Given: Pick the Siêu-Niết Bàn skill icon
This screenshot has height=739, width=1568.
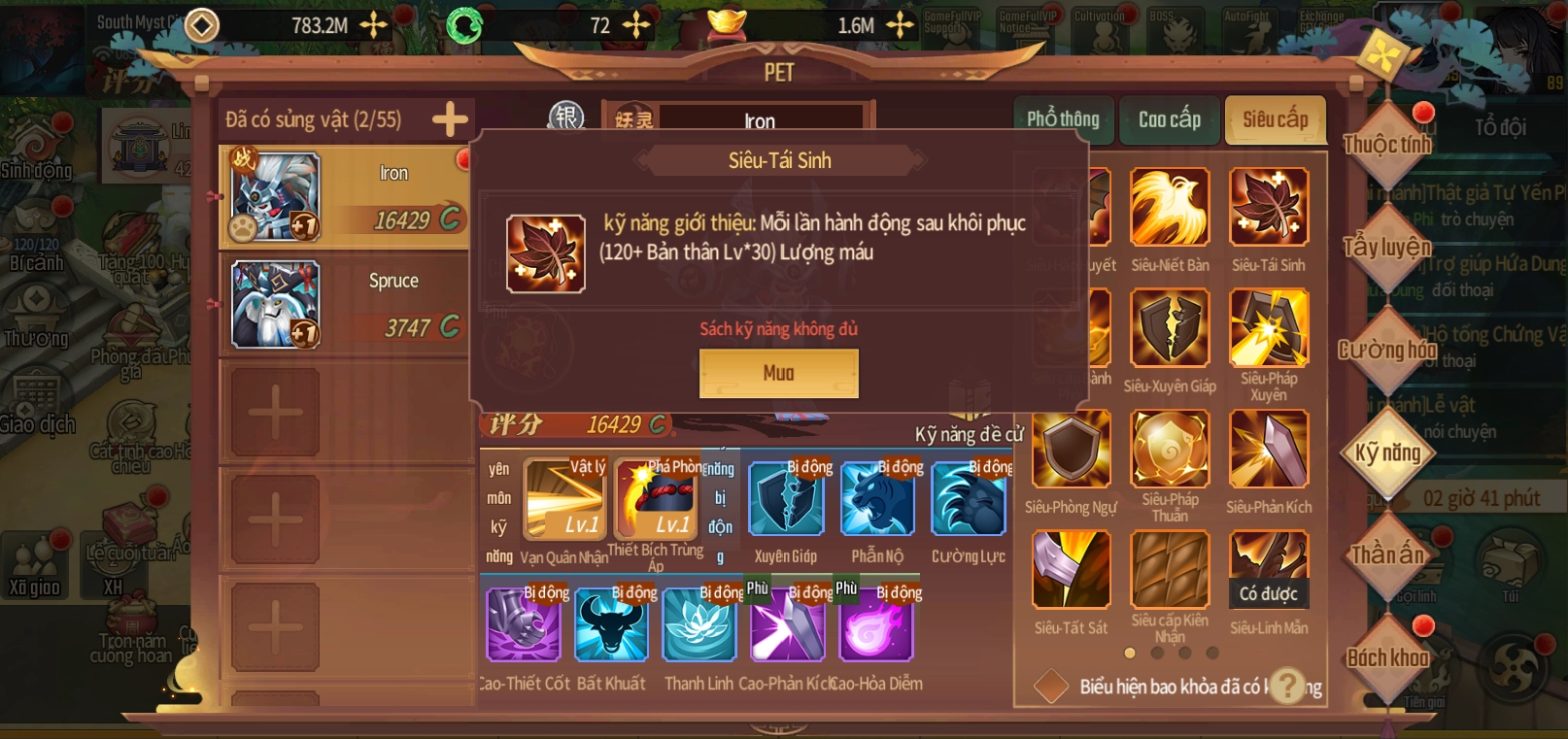Looking at the screenshot, I should point(1170,207).
